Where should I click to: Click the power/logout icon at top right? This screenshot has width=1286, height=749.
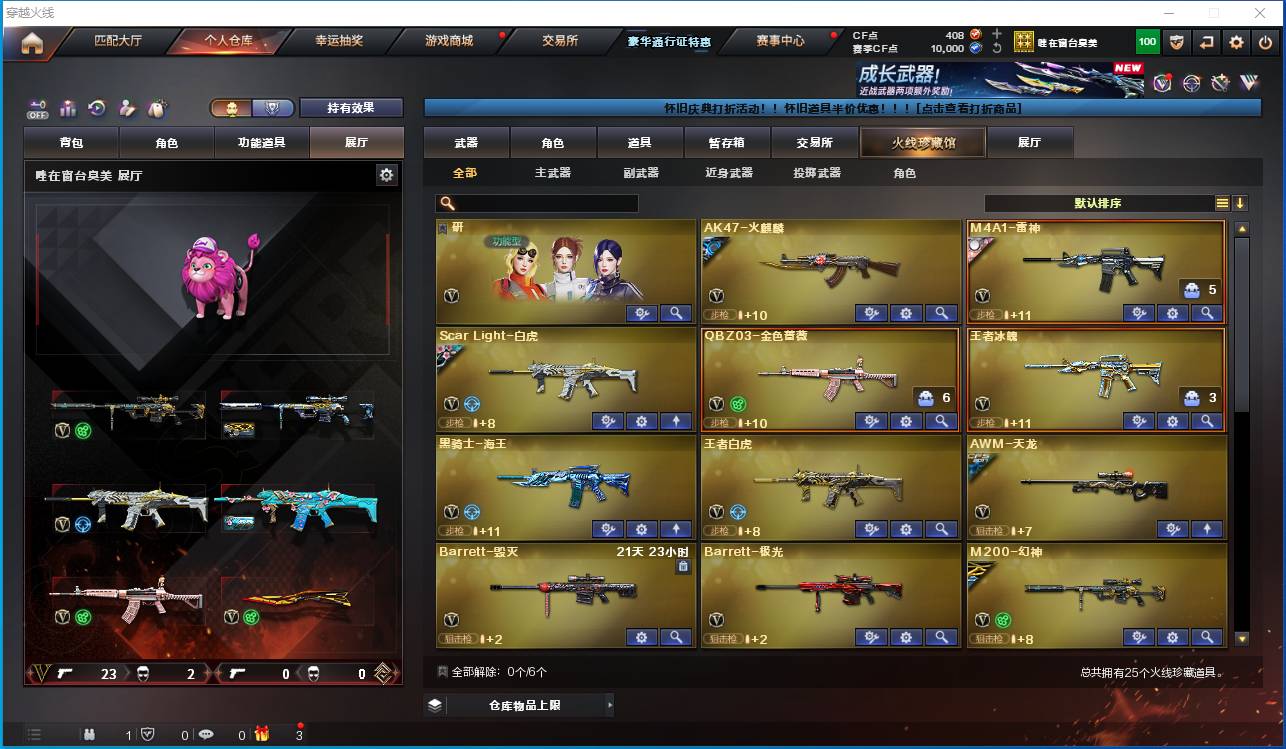(1263, 41)
